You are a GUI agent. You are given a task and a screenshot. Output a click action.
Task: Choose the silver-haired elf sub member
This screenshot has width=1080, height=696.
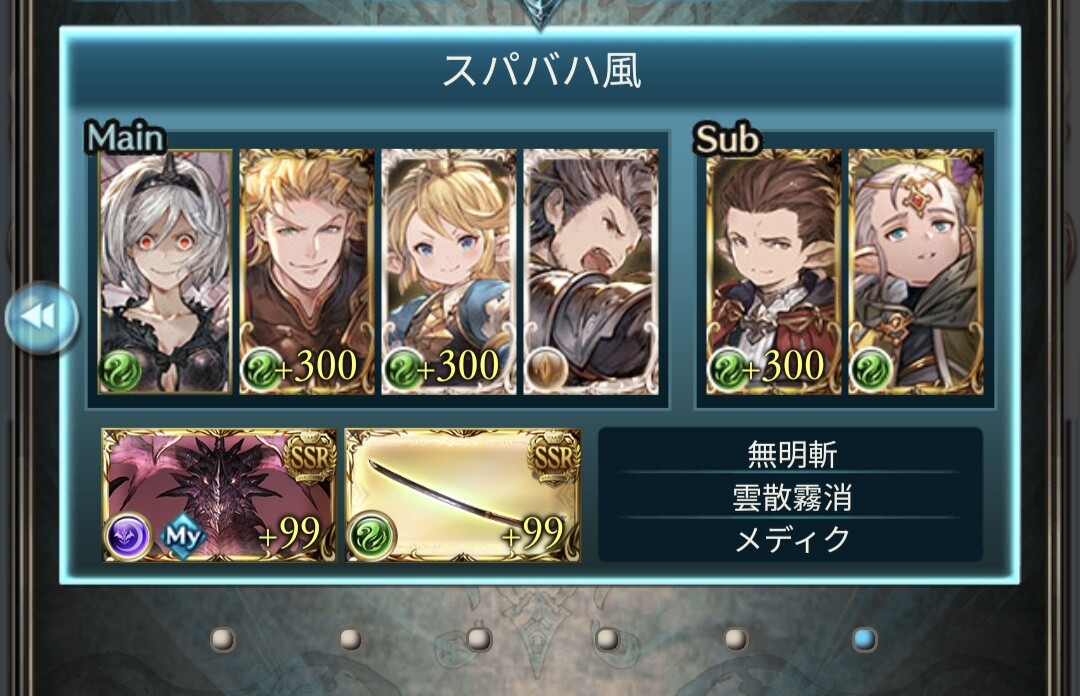click(916, 271)
